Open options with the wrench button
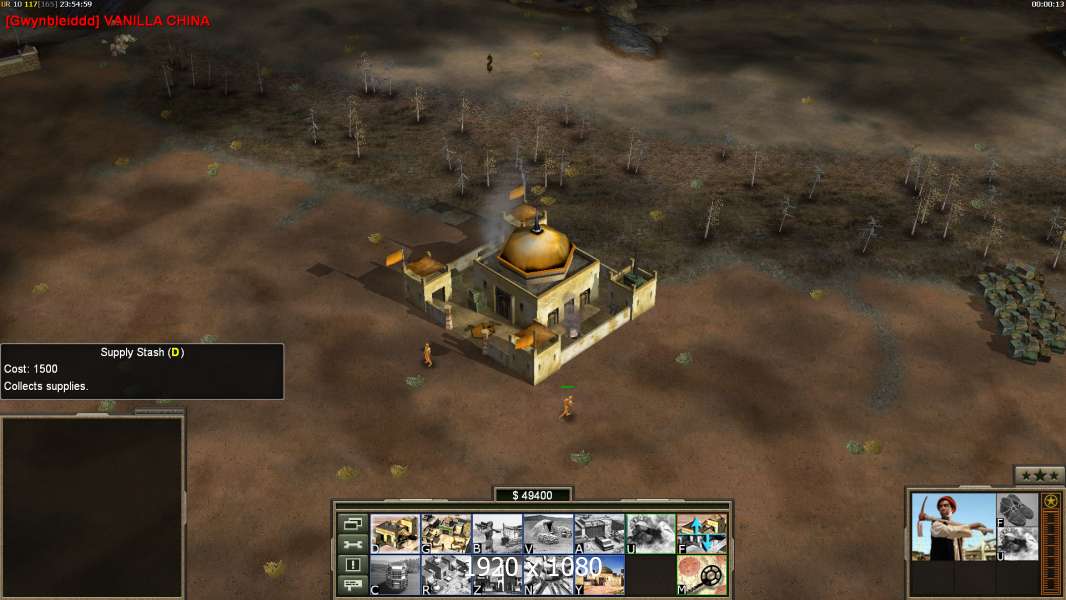 (x=352, y=544)
